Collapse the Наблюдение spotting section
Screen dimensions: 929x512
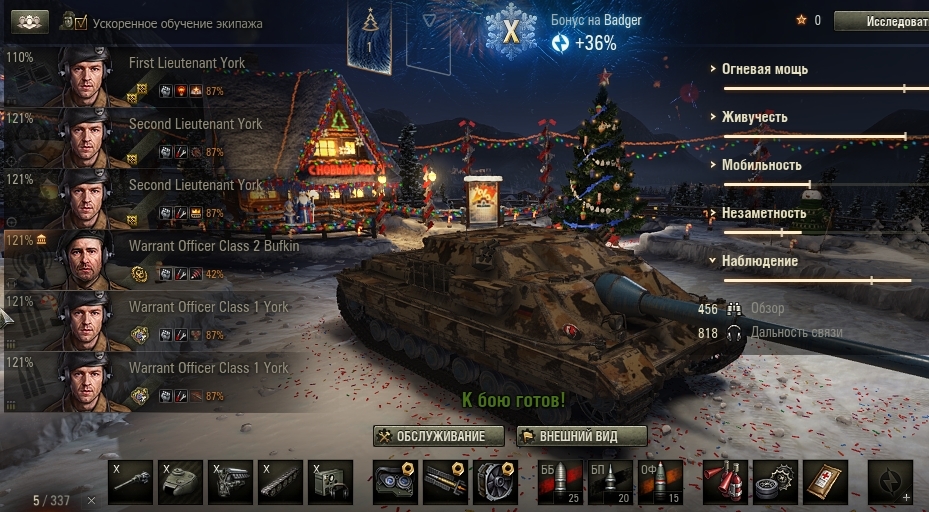(759, 261)
